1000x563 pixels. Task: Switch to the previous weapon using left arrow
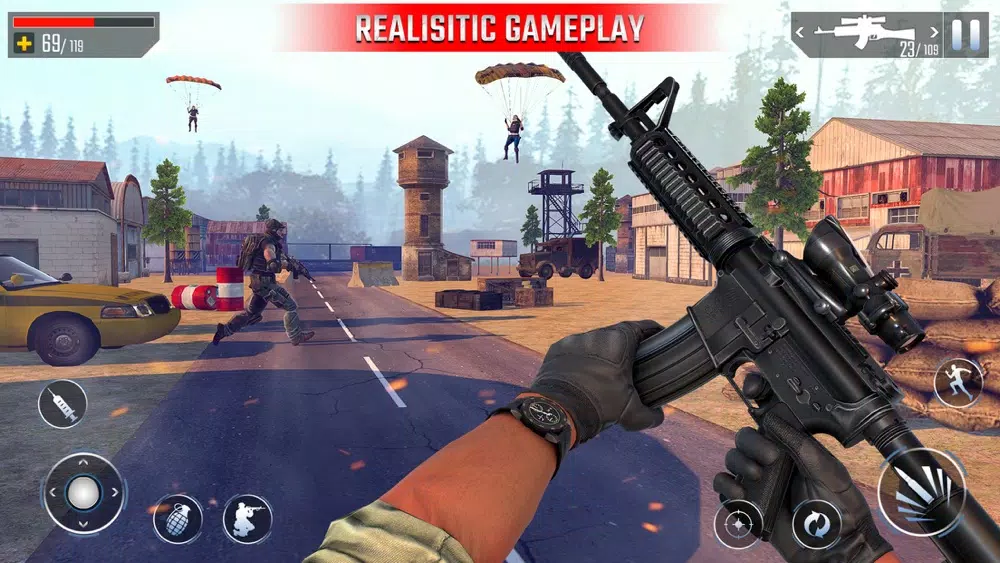tap(802, 32)
